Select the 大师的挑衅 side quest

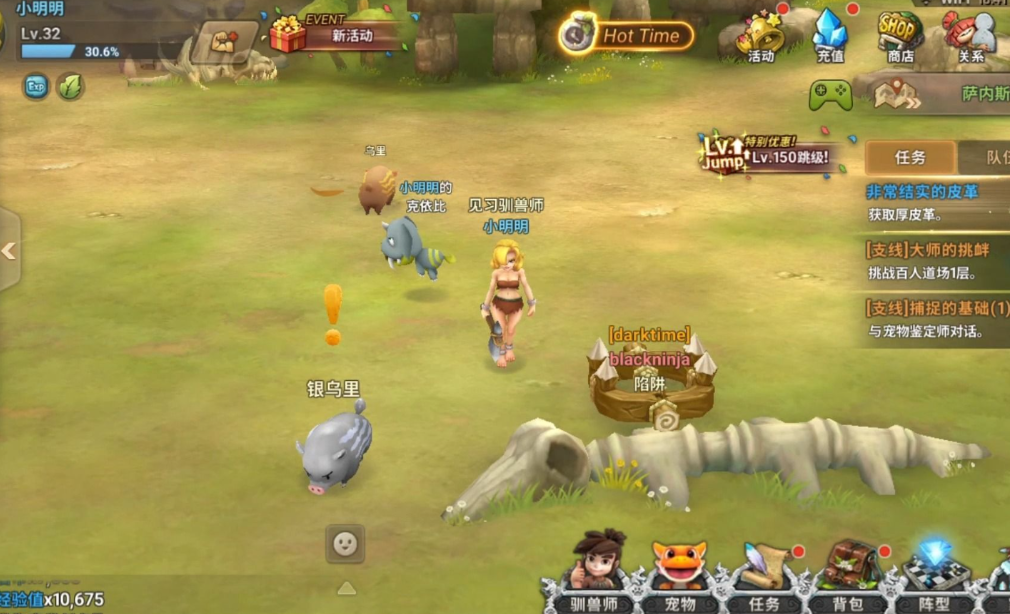pos(937,260)
